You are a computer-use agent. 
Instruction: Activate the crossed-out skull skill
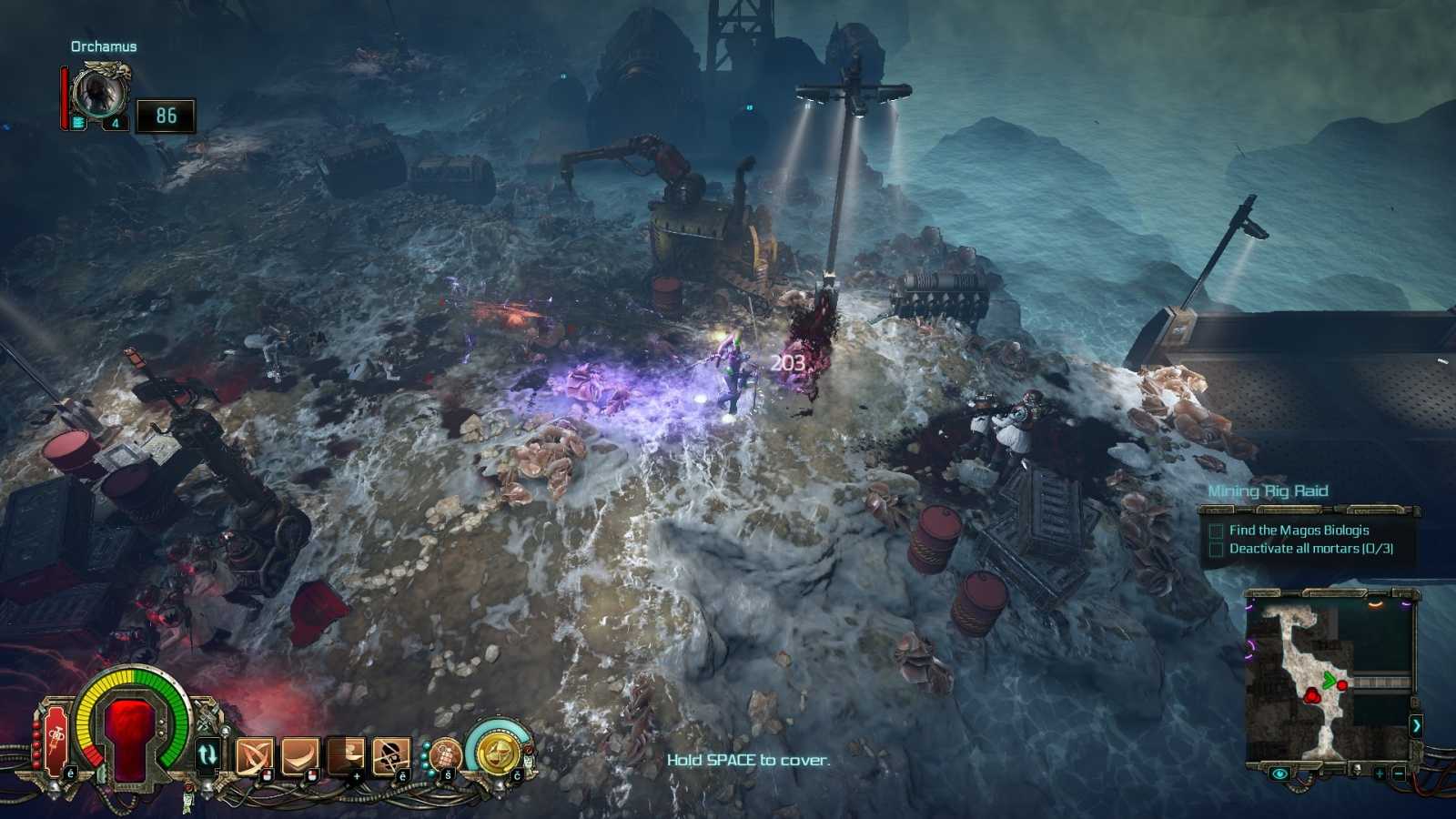(390, 755)
